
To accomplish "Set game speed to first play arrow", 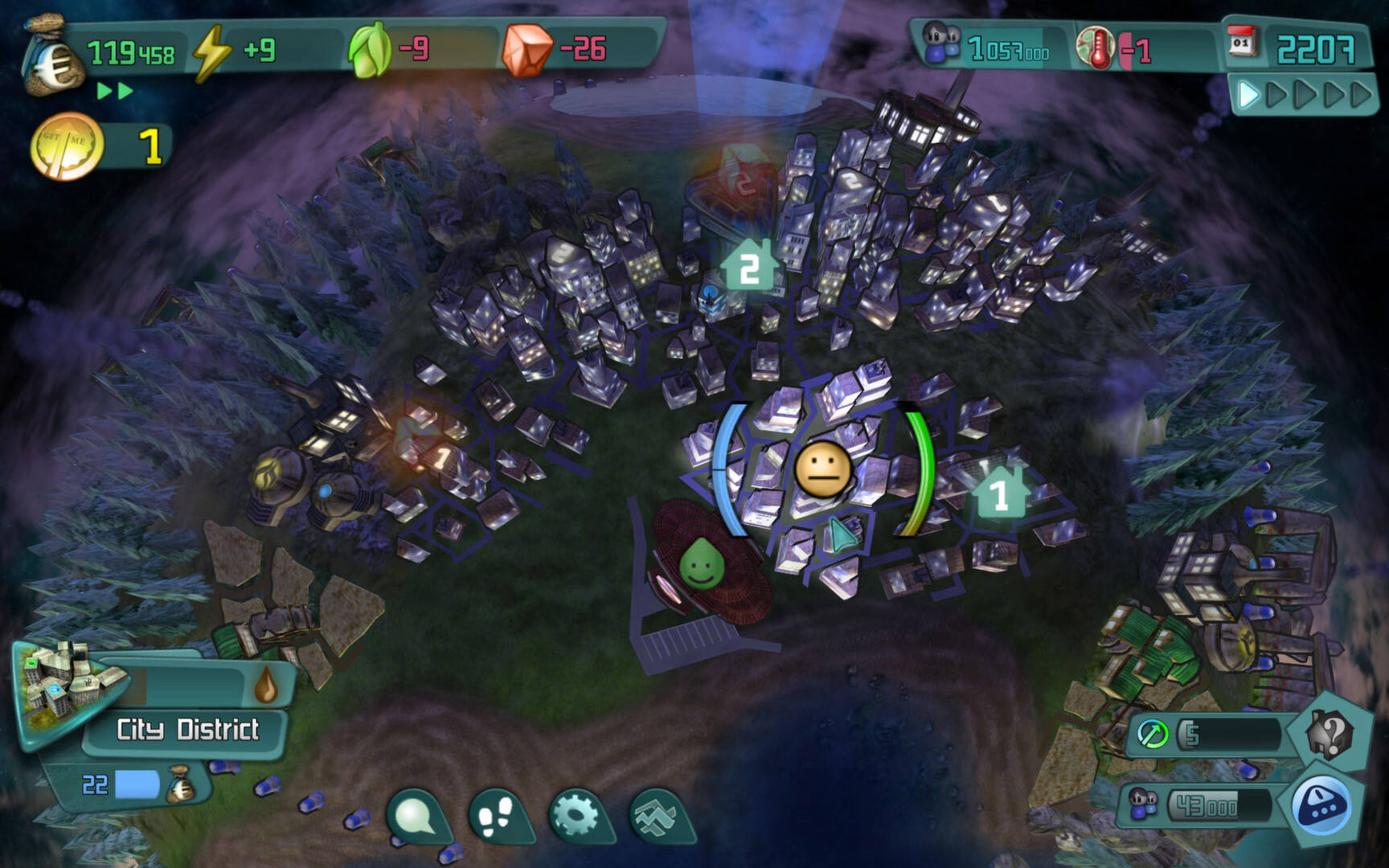I will tap(1247, 95).
